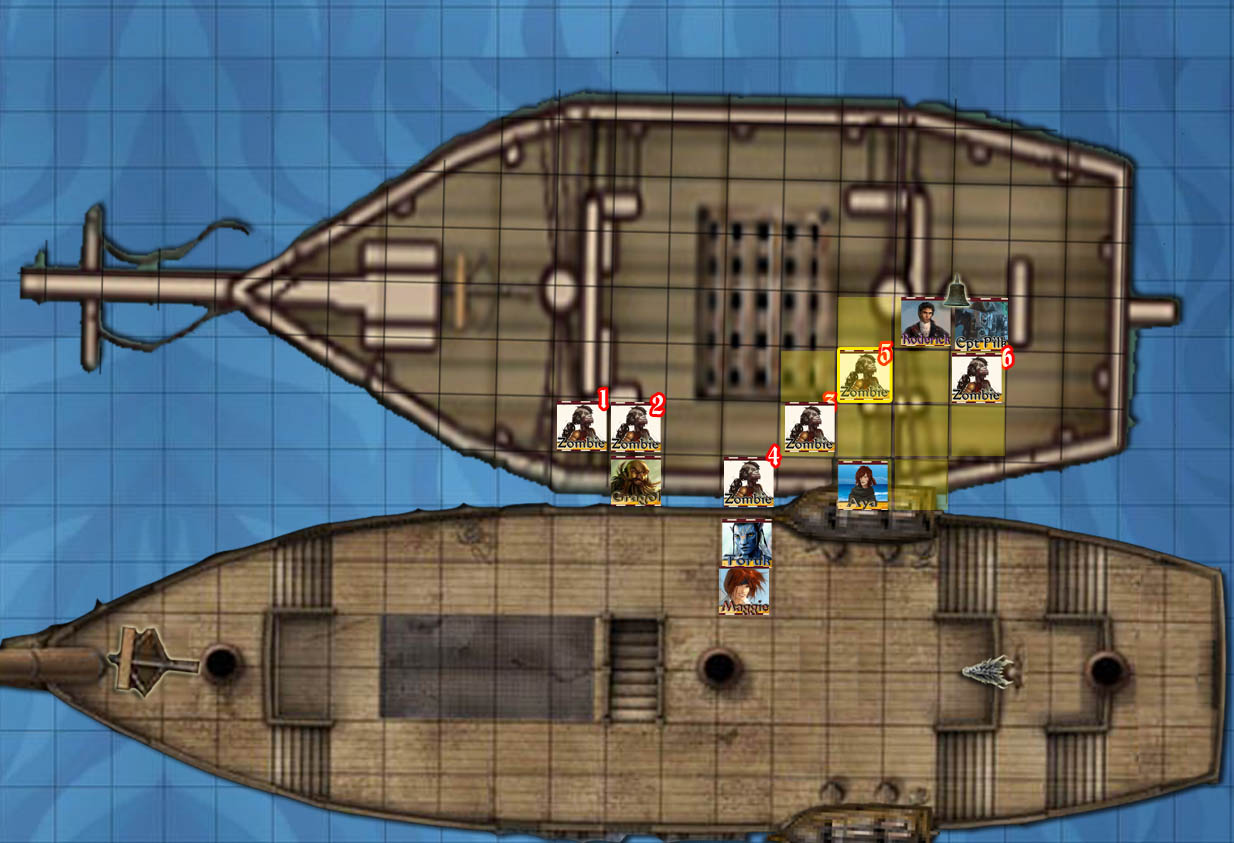Image resolution: width=1234 pixels, height=843 pixels.
Task: Select the Maggie character token
Action: 745,590
